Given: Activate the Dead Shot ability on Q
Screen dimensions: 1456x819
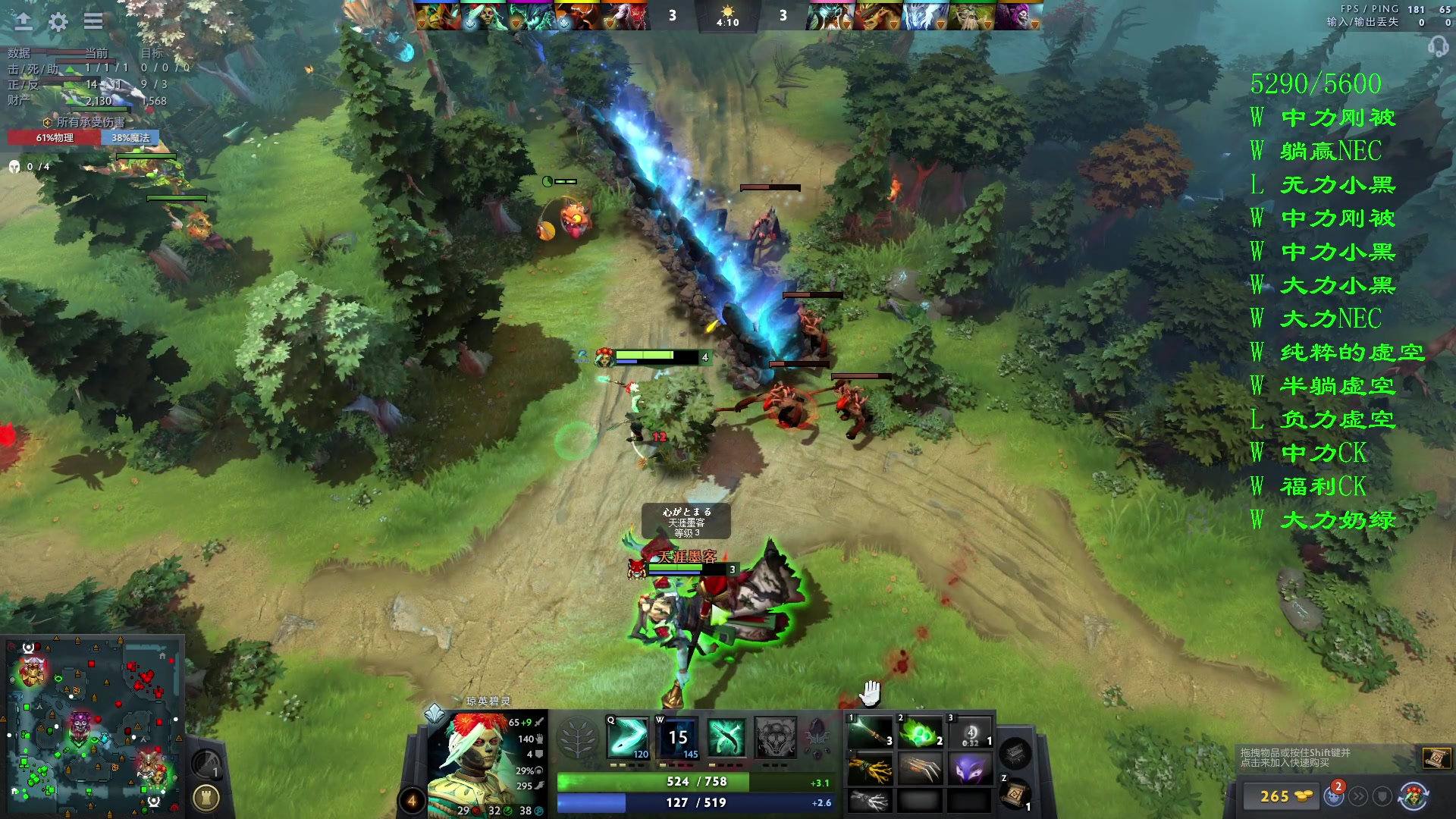Looking at the screenshot, I should 628,737.
